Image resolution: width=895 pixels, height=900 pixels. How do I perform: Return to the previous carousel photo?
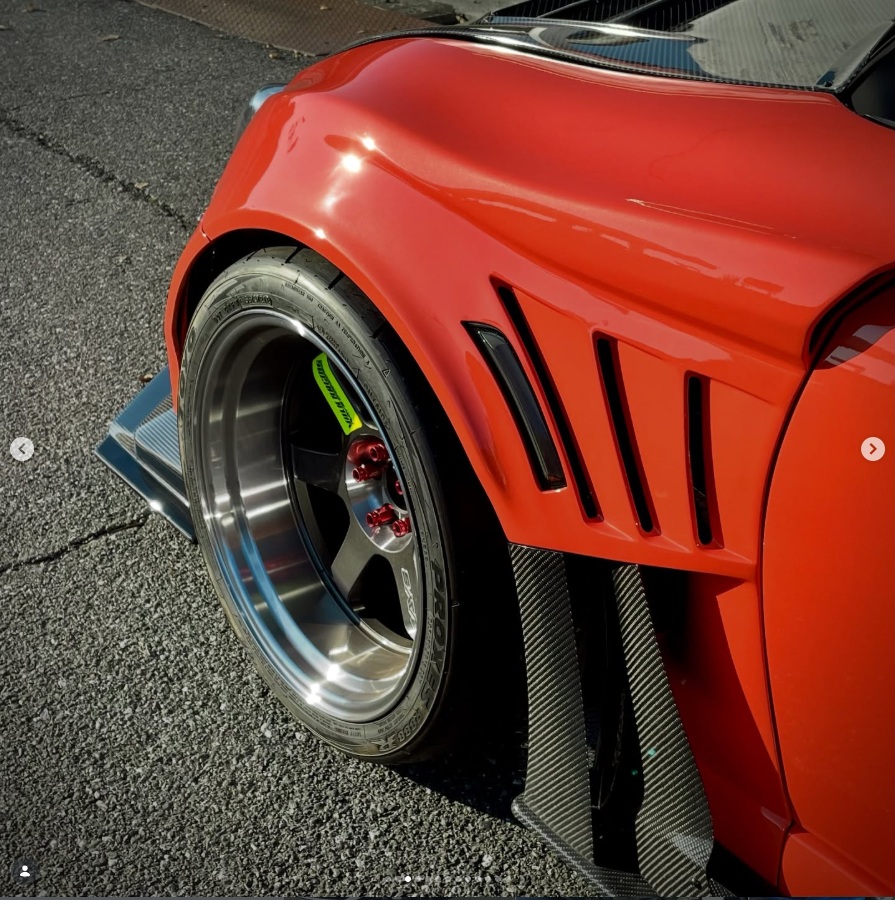(22, 449)
